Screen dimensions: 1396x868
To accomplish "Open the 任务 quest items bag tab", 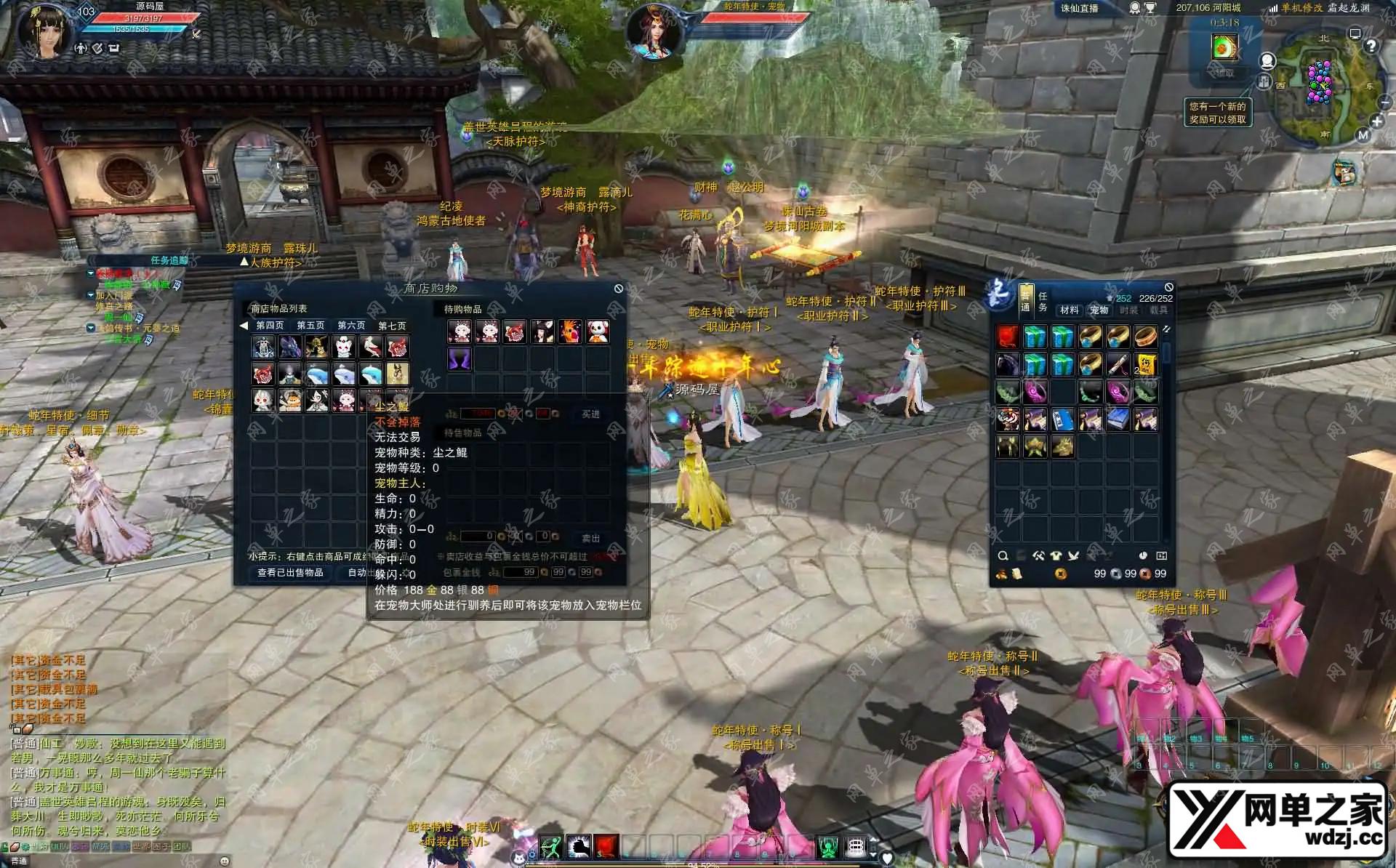I will [1043, 302].
